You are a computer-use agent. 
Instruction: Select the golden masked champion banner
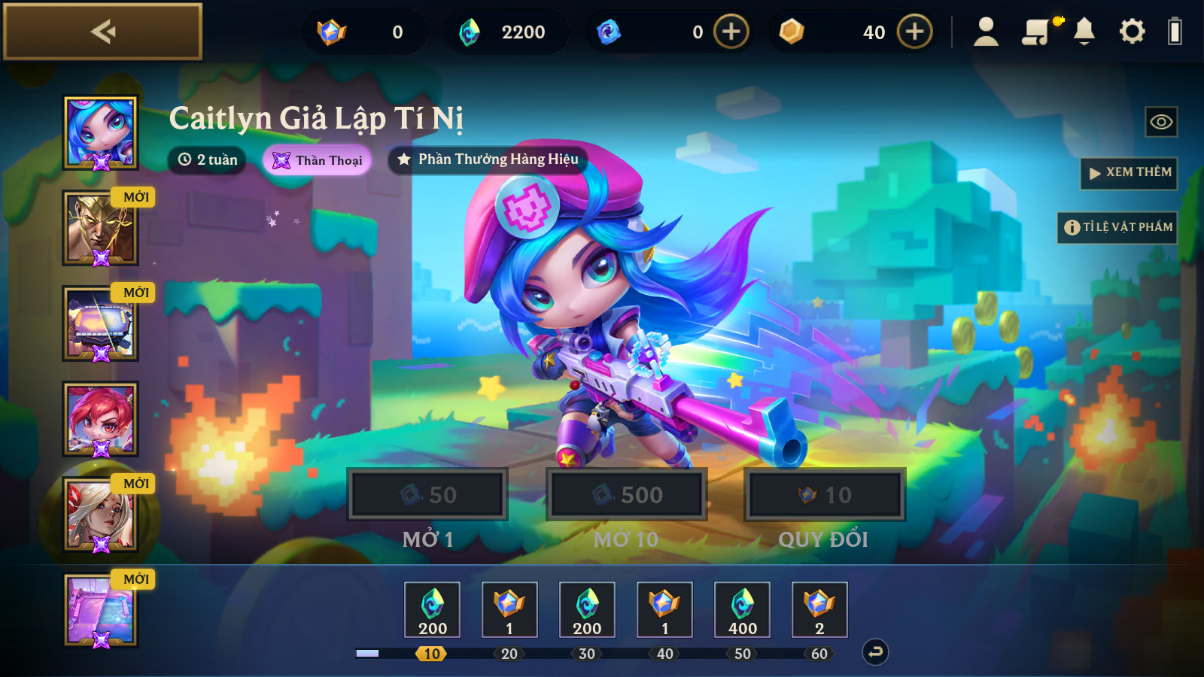pos(100,228)
